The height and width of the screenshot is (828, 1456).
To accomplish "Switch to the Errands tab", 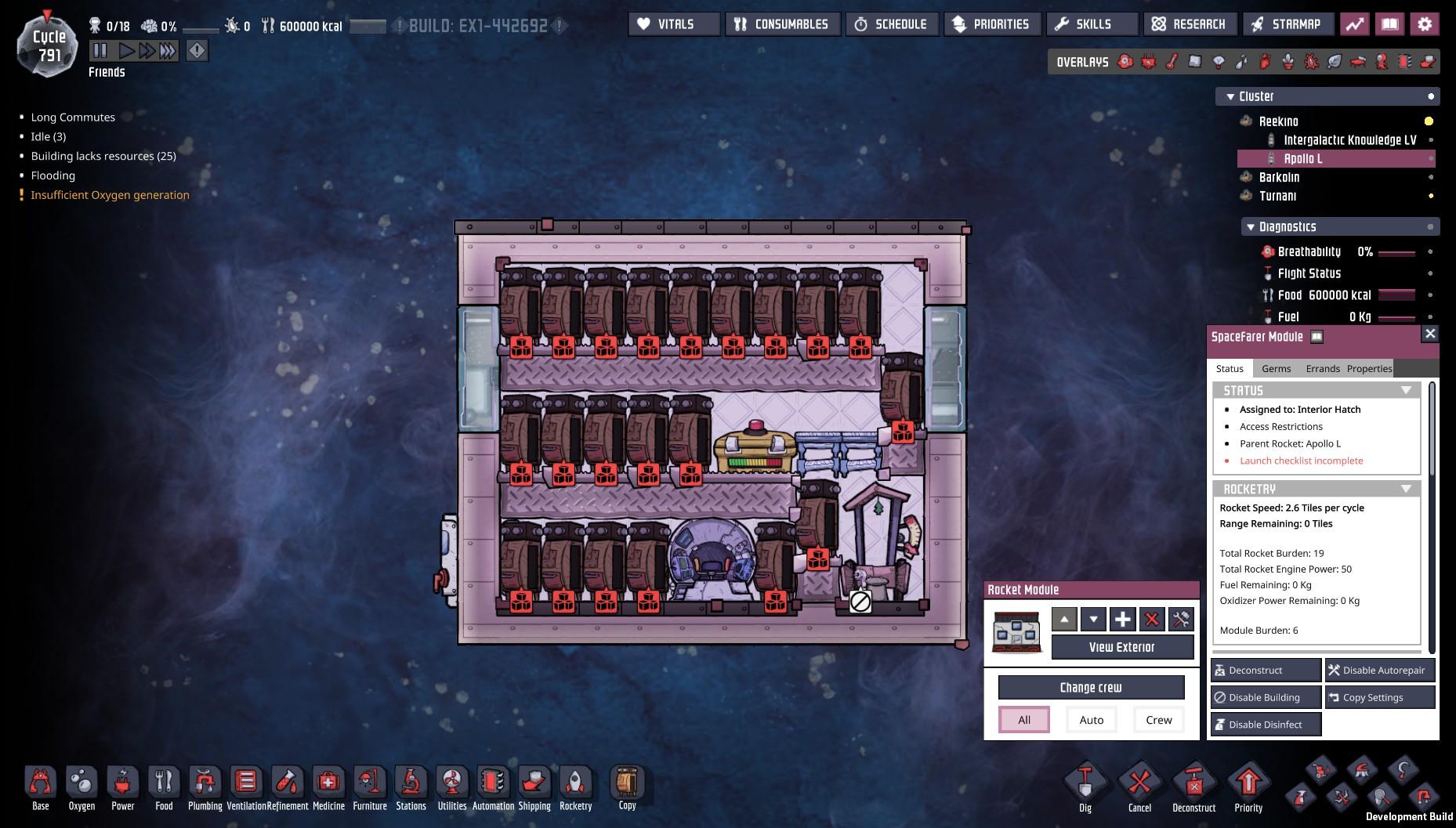I will (x=1322, y=369).
